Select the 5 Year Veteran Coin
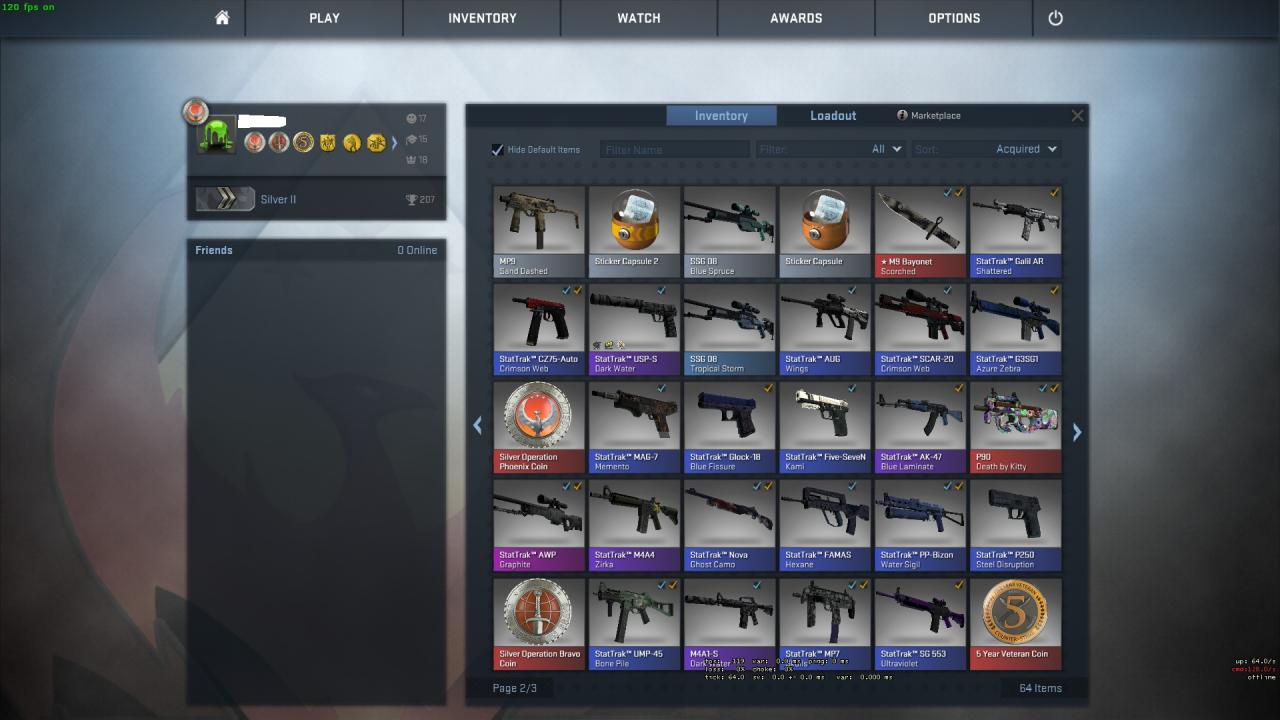Screen dimensions: 1280x720 [1015, 613]
